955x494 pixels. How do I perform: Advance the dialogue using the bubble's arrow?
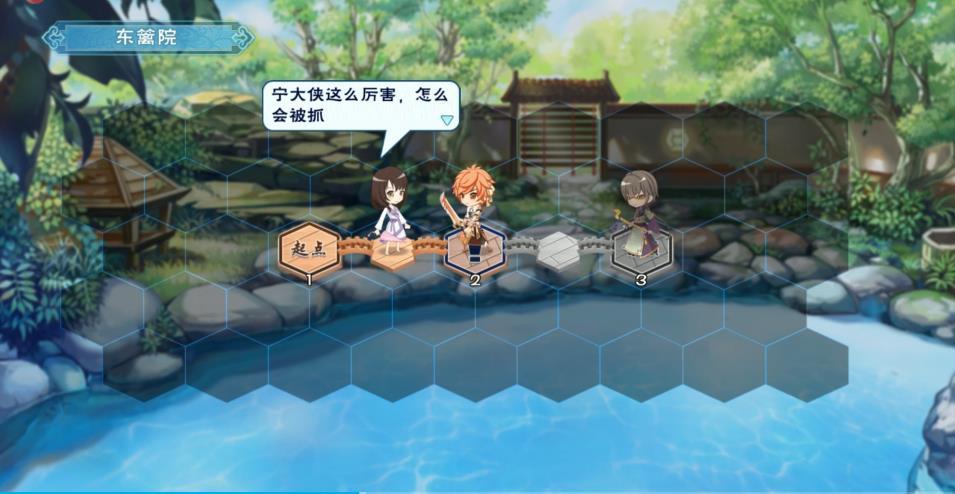[x=447, y=120]
